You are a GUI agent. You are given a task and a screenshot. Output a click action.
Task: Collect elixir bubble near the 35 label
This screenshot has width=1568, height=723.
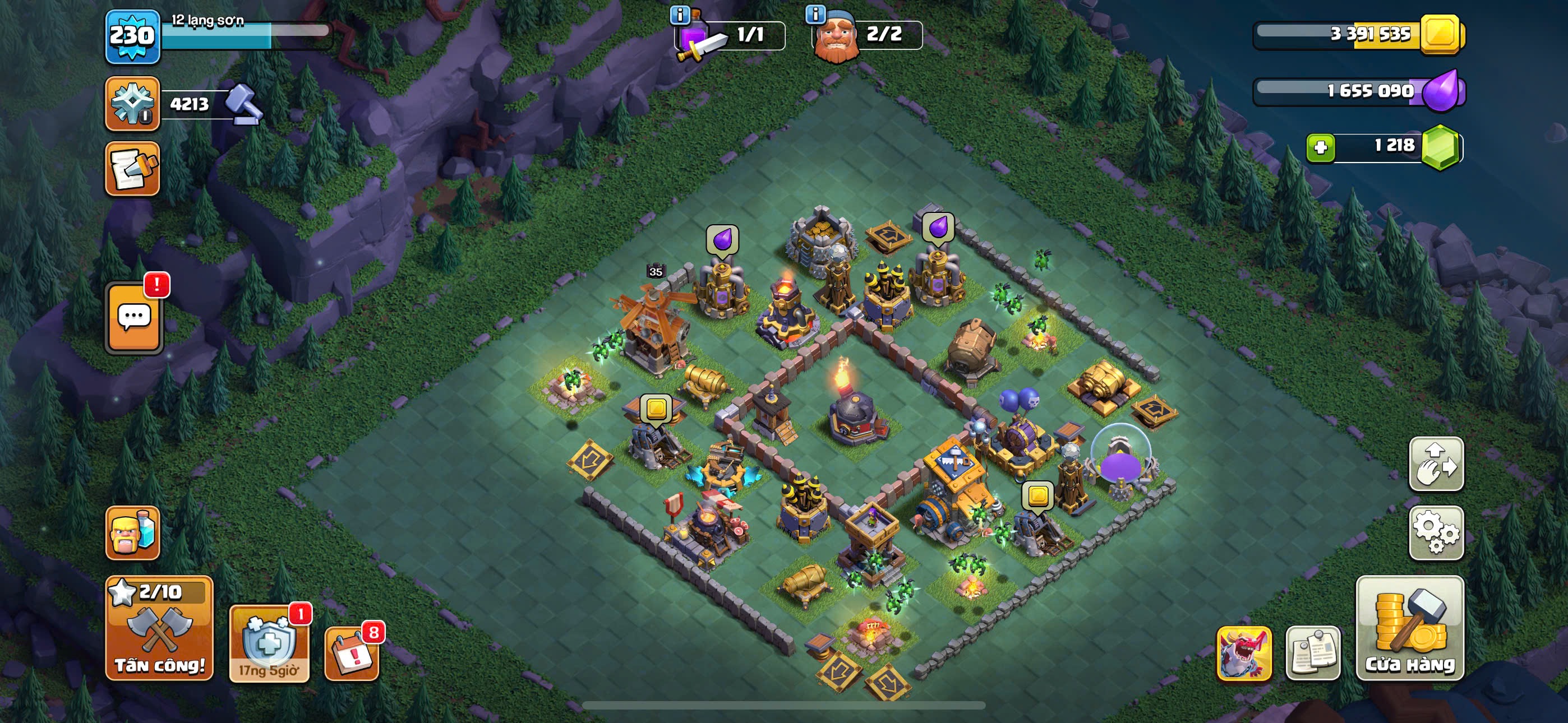click(722, 239)
